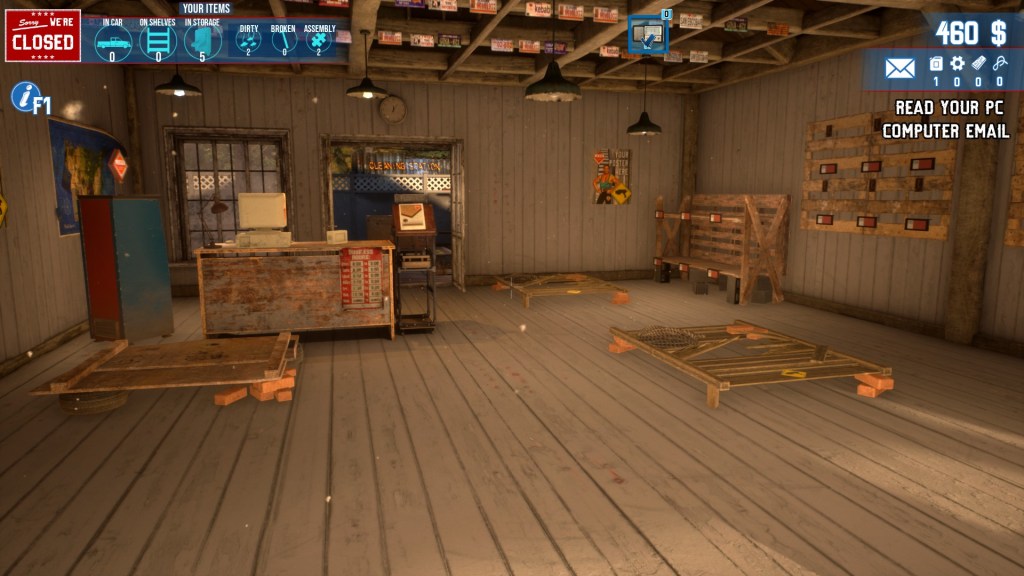This screenshot has height=576, width=1024.
Task: Select the In Car pickup truck icon
Action: click(x=112, y=42)
